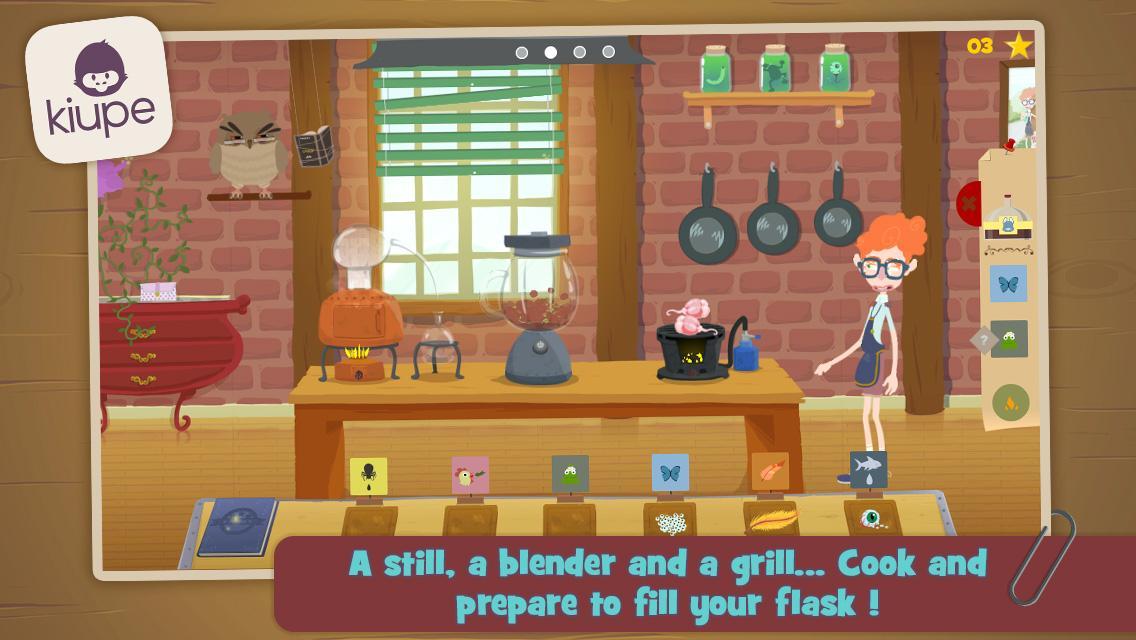
Task: Tap the flame icon on the recipe note
Action: coord(1010,402)
